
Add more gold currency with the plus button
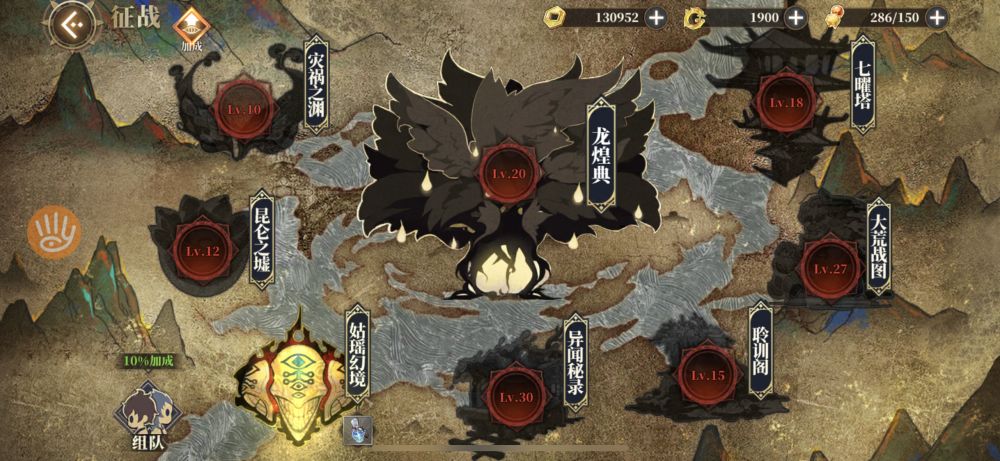[x=795, y=17]
